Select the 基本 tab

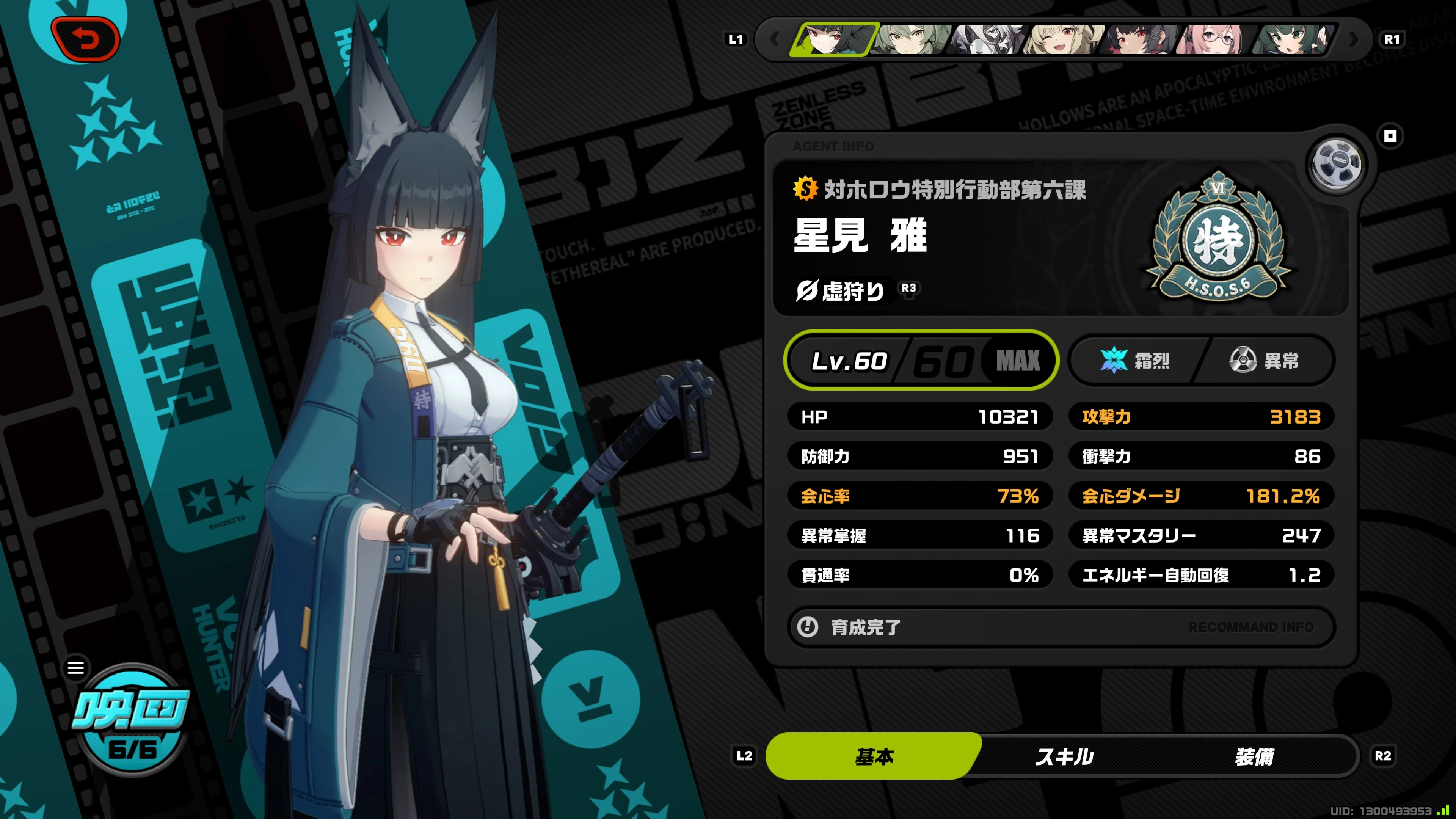click(874, 756)
